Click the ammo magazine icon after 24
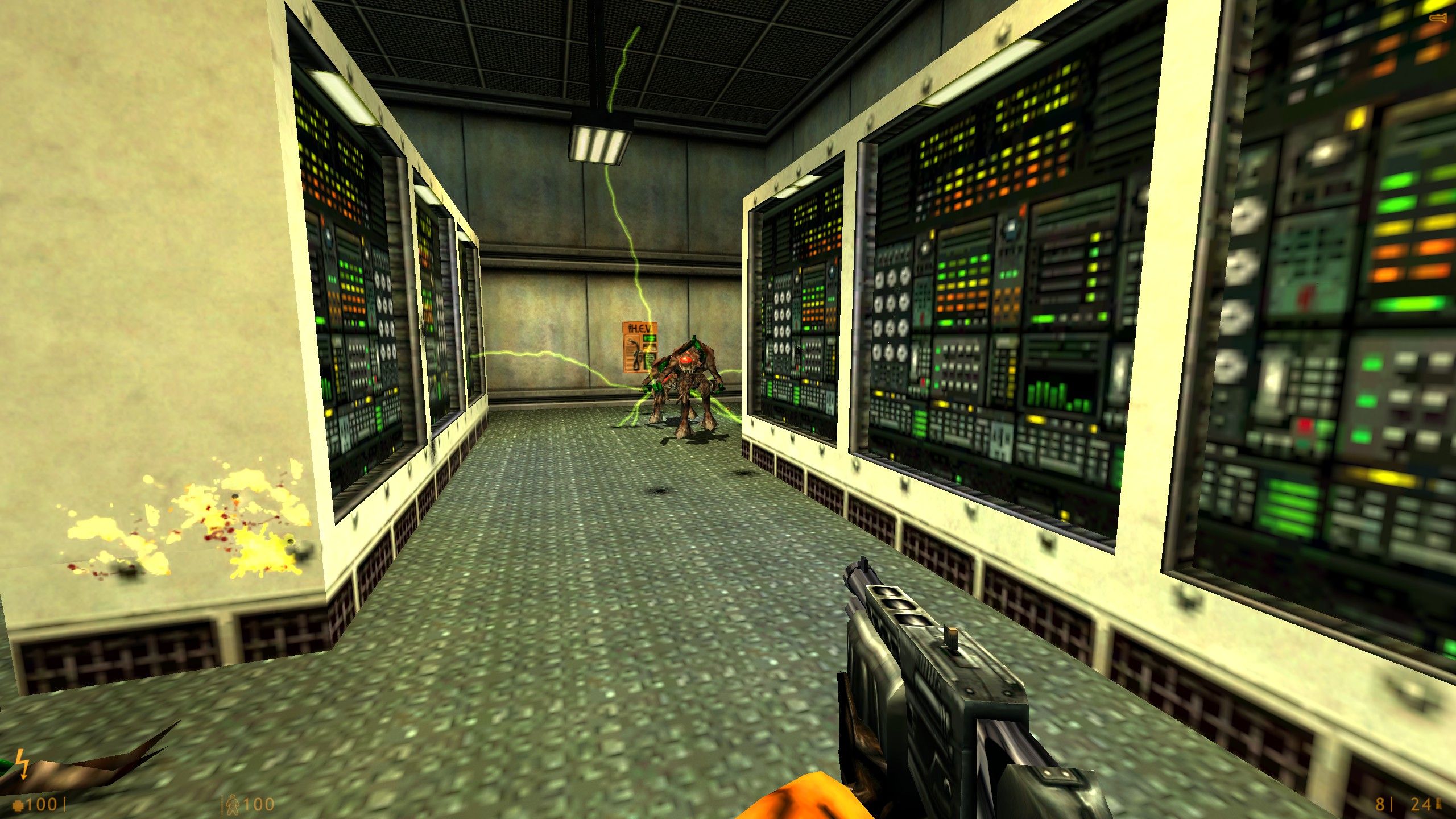The height and width of the screenshot is (819, 1456). pos(1438,802)
